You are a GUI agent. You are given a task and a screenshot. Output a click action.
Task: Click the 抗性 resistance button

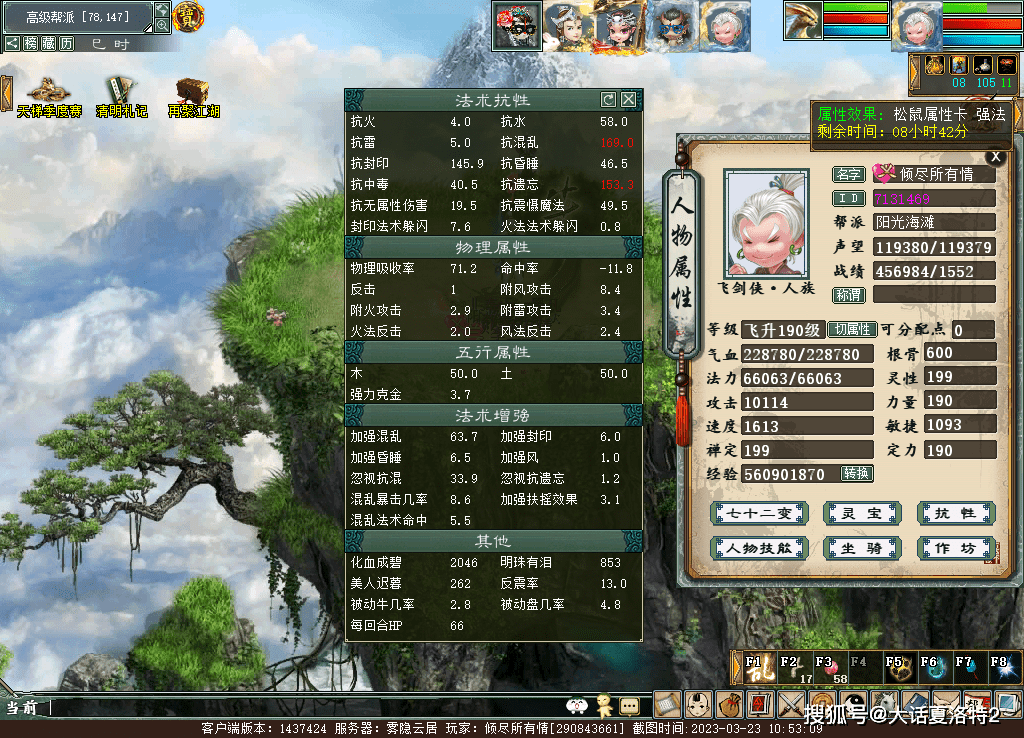tap(955, 513)
